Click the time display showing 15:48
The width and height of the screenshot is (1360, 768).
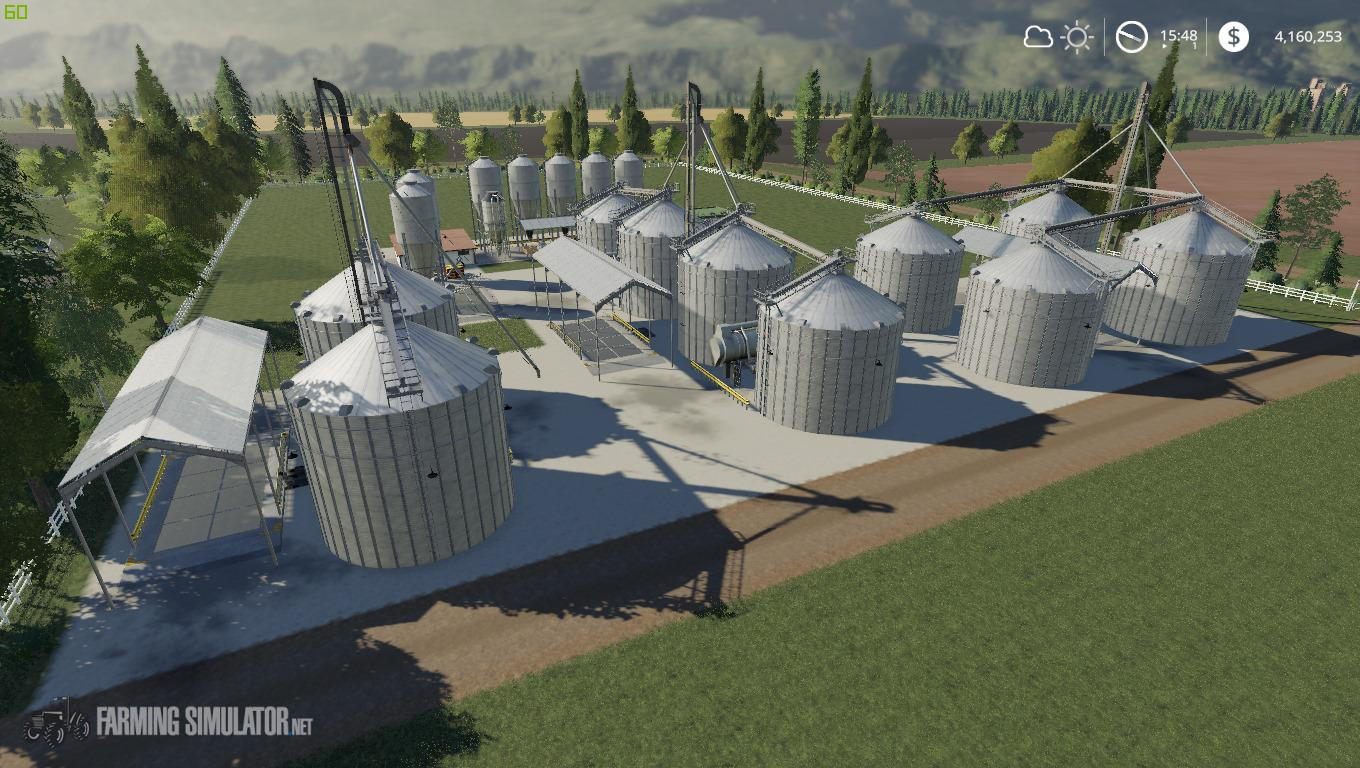coord(1178,35)
